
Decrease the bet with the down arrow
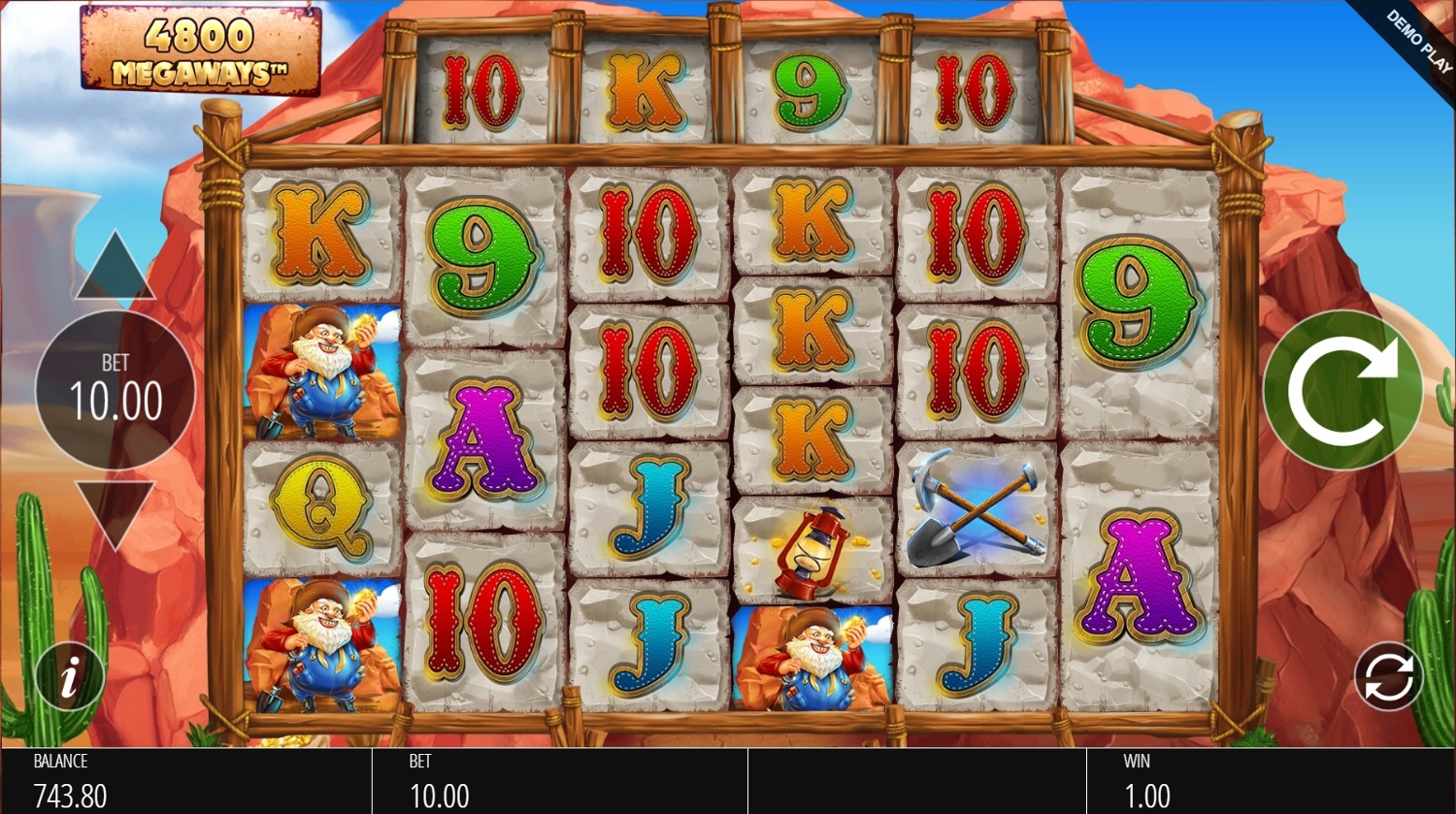click(x=115, y=511)
